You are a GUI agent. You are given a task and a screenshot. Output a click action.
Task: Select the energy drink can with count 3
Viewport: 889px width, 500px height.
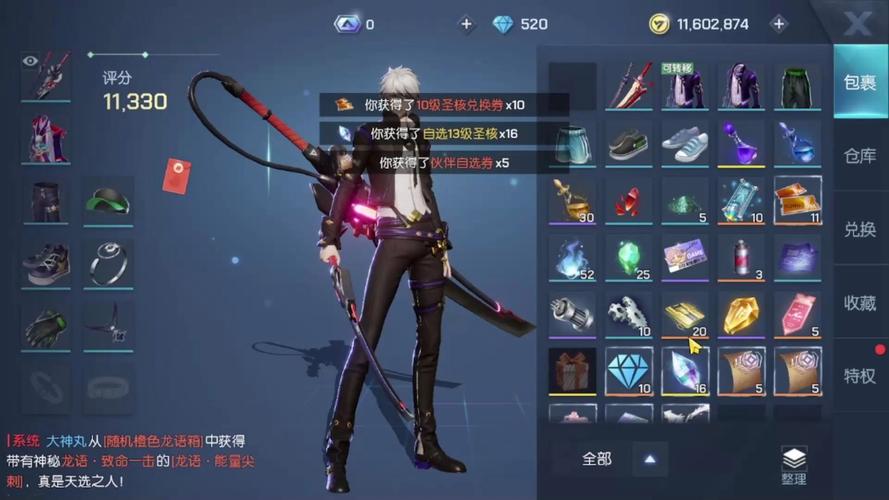[741, 257]
